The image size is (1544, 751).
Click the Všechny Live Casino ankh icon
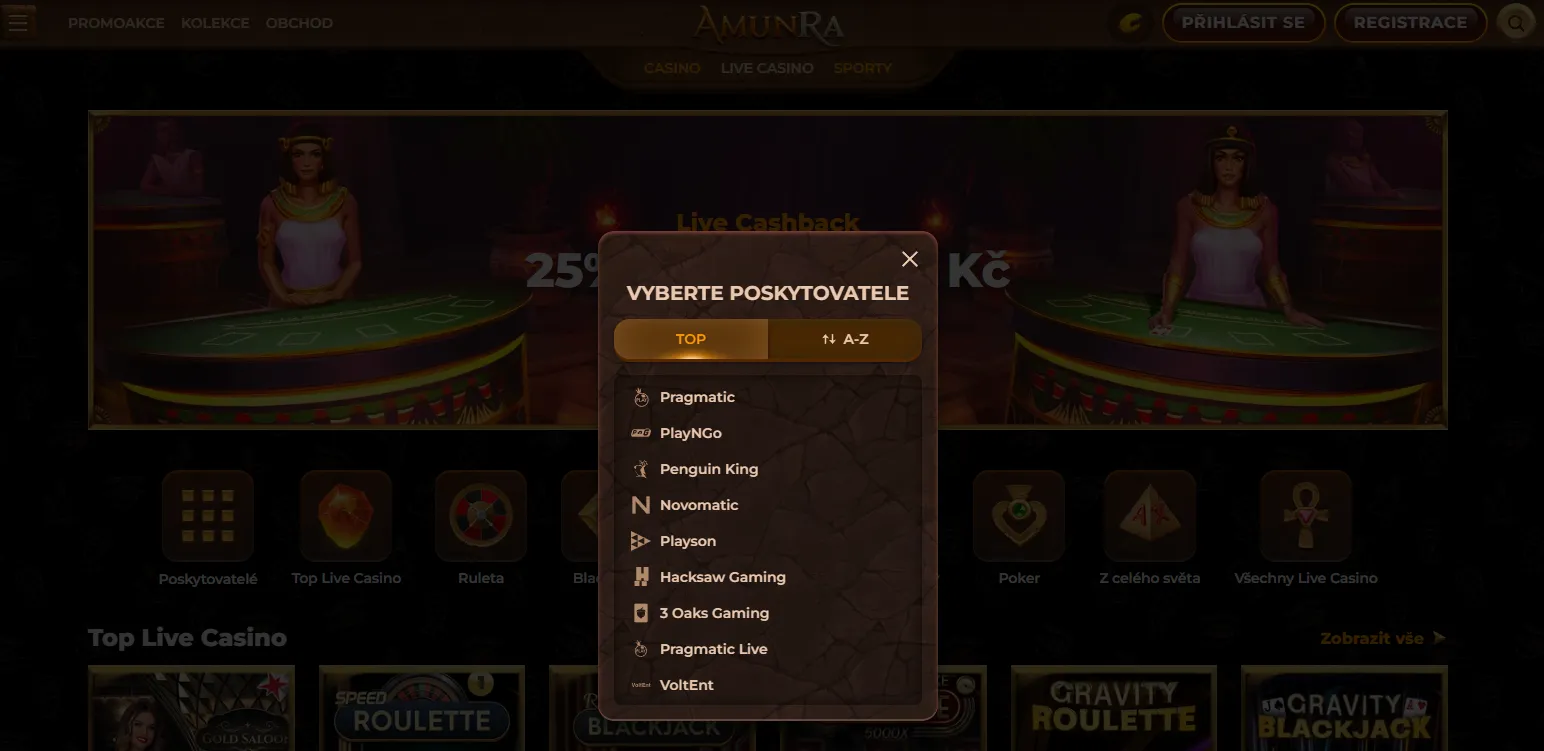[1305, 516]
